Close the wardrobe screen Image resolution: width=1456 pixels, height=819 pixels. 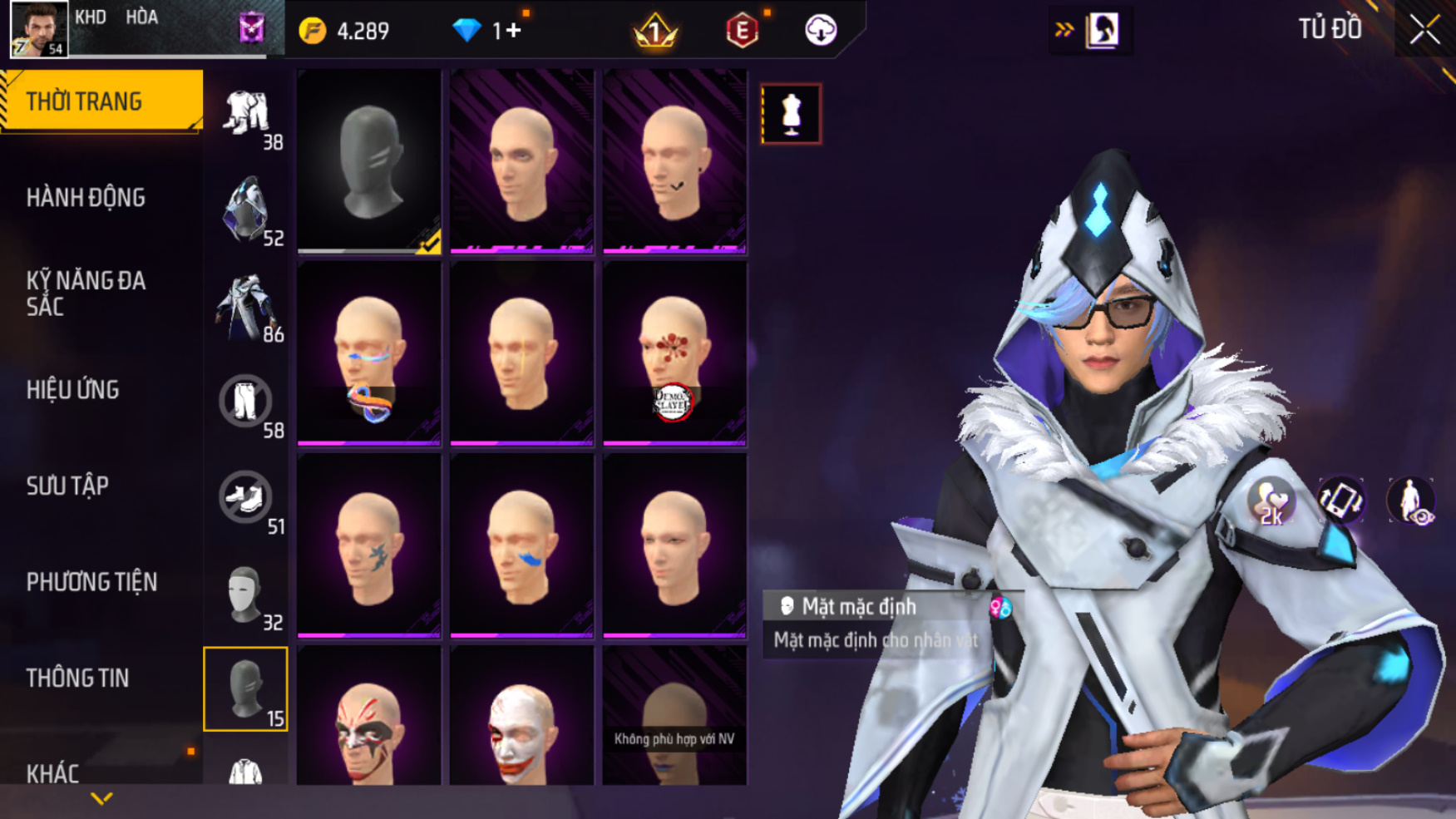click(1424, 31)
